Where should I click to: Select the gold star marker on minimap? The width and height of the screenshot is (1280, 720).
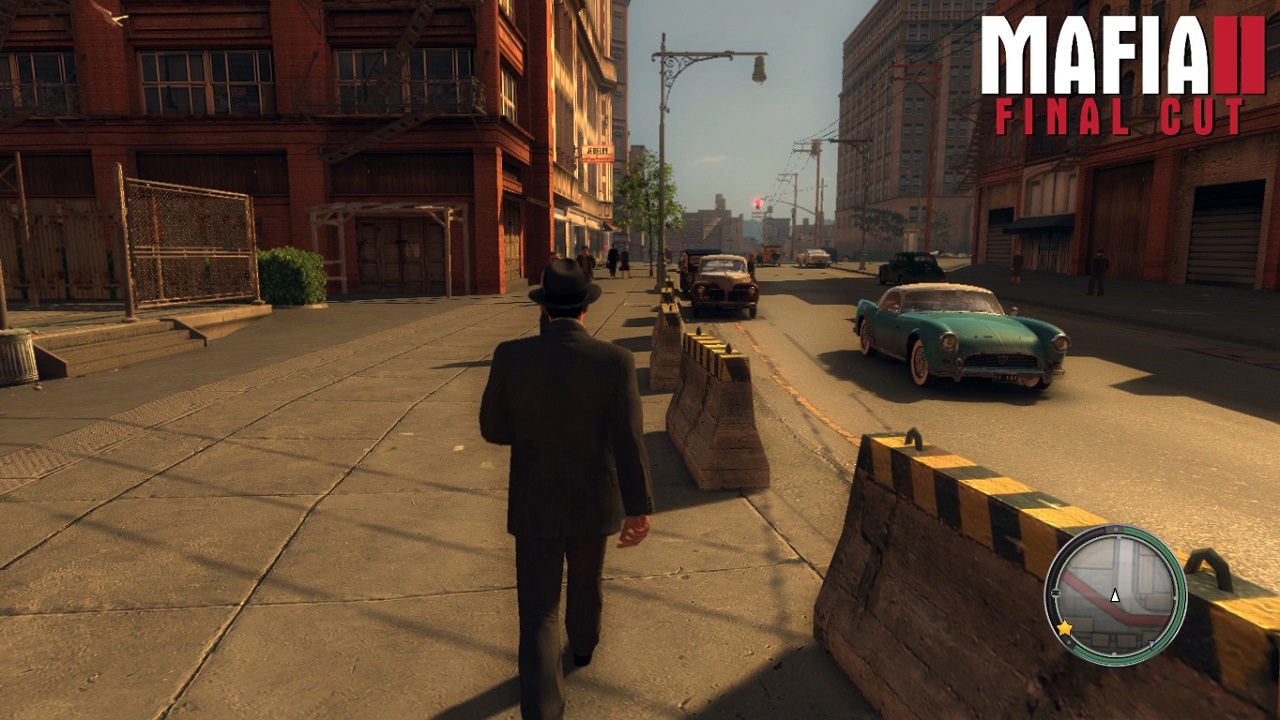click(1064, 628)
